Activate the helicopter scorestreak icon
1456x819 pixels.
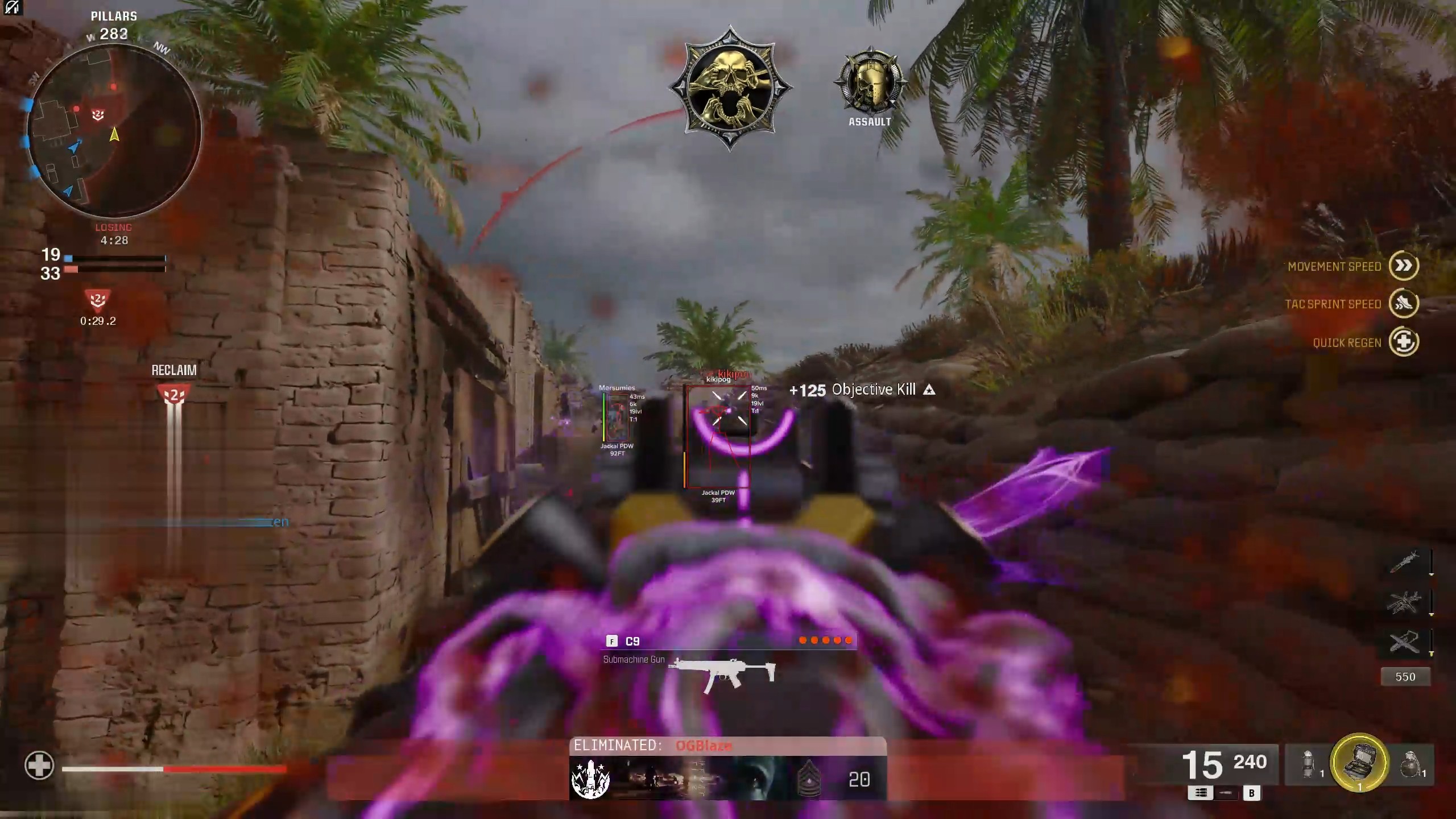point(1405,602)
